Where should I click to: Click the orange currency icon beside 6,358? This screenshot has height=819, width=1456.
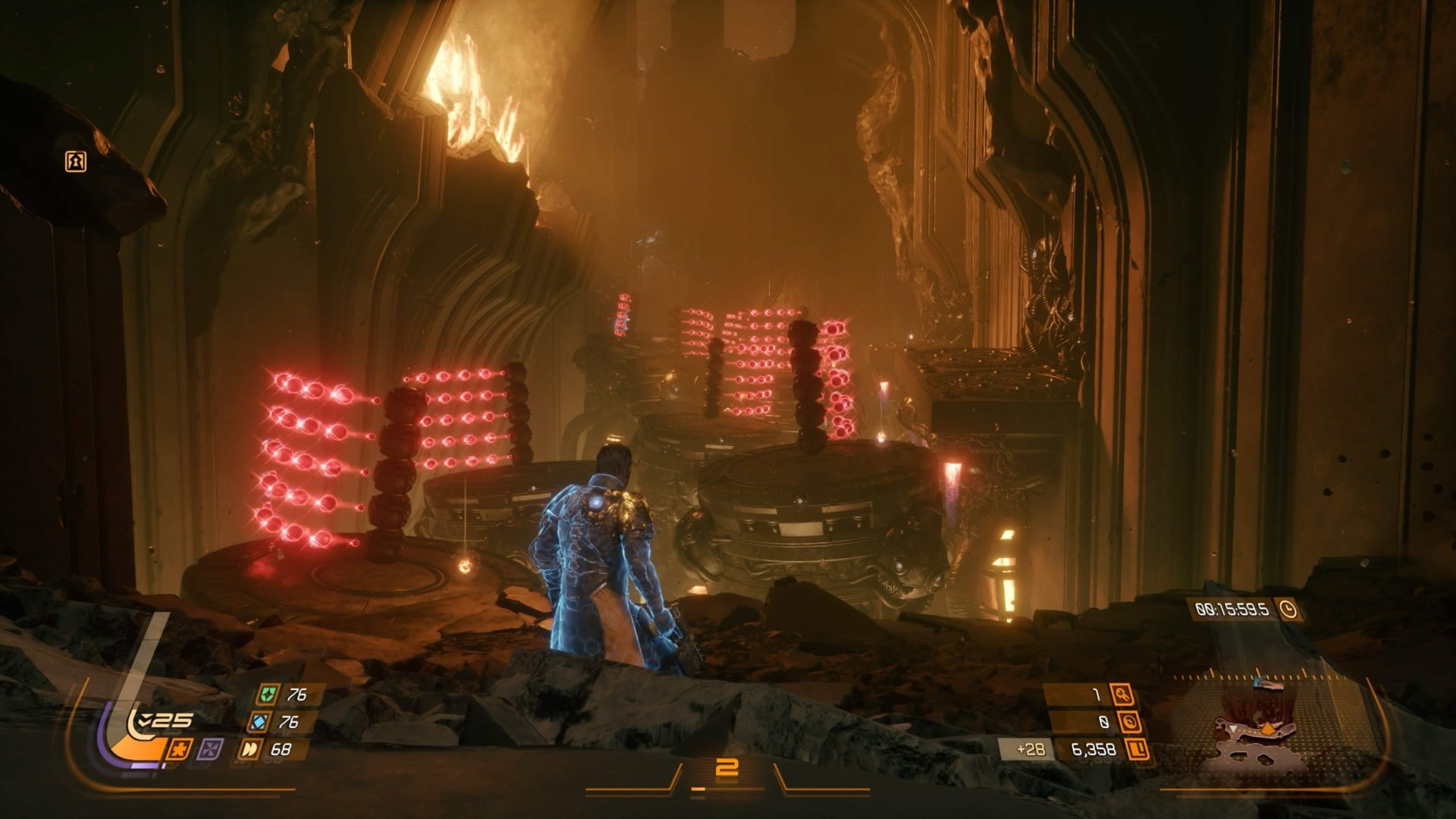tap(1136, 750)
